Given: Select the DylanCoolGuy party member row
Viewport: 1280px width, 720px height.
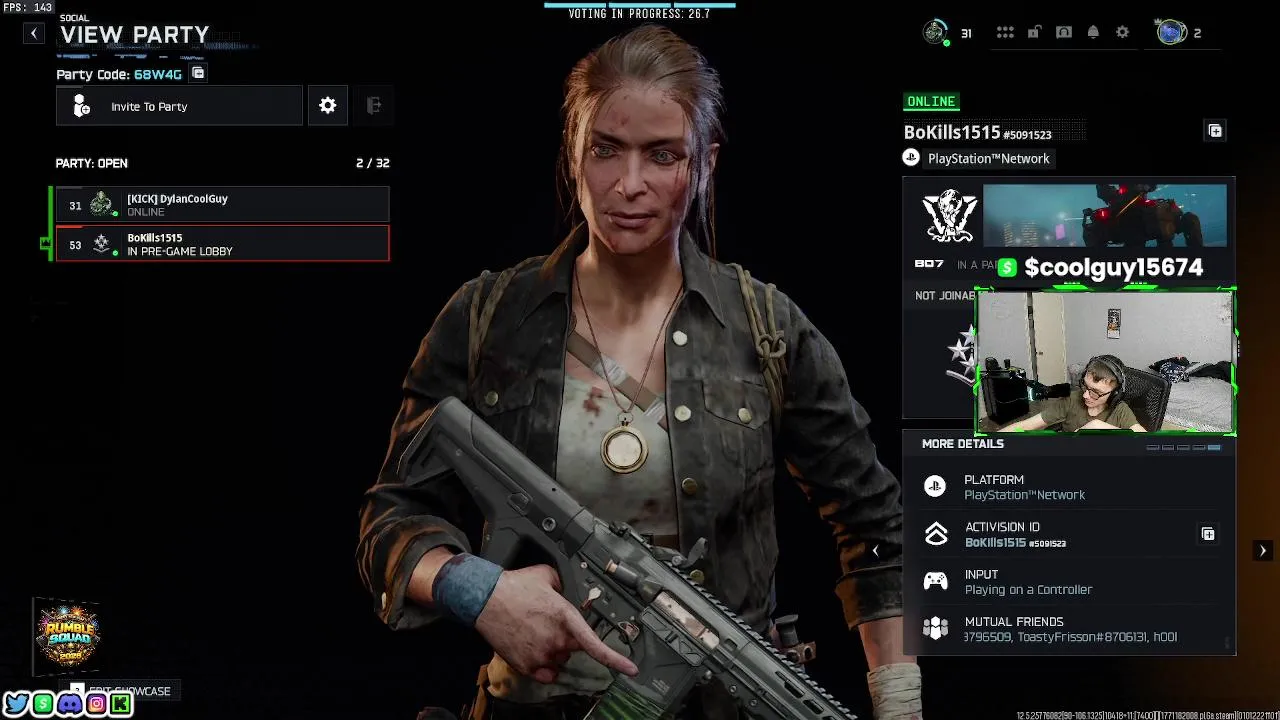Looking at the screenshot, I should pos(222,205).
